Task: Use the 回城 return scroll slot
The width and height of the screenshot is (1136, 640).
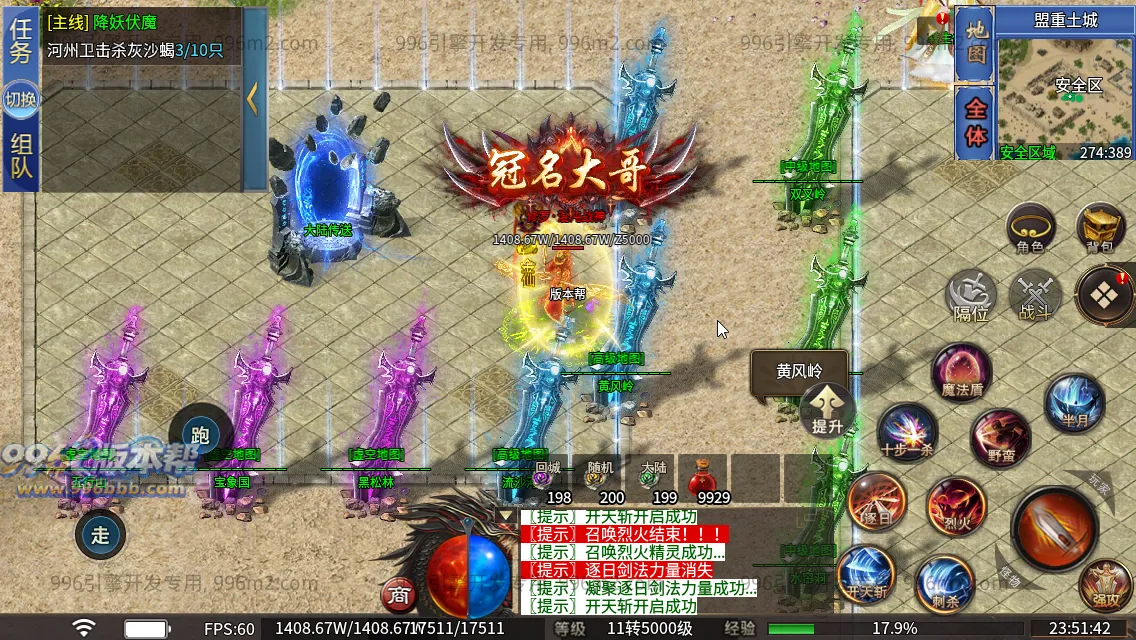Action: click(x=547, y=476)
